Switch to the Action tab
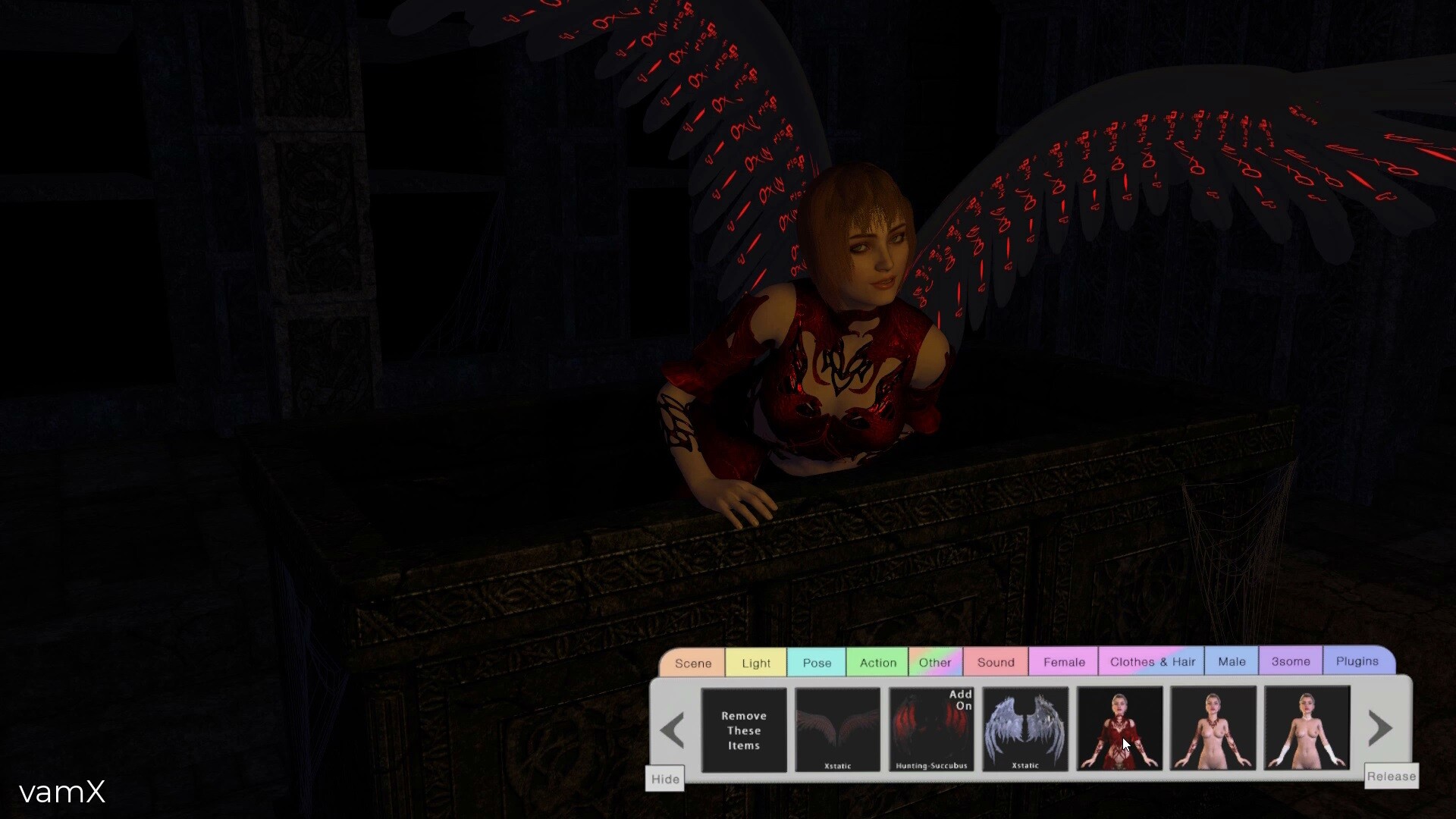 (x=877, y=663)
